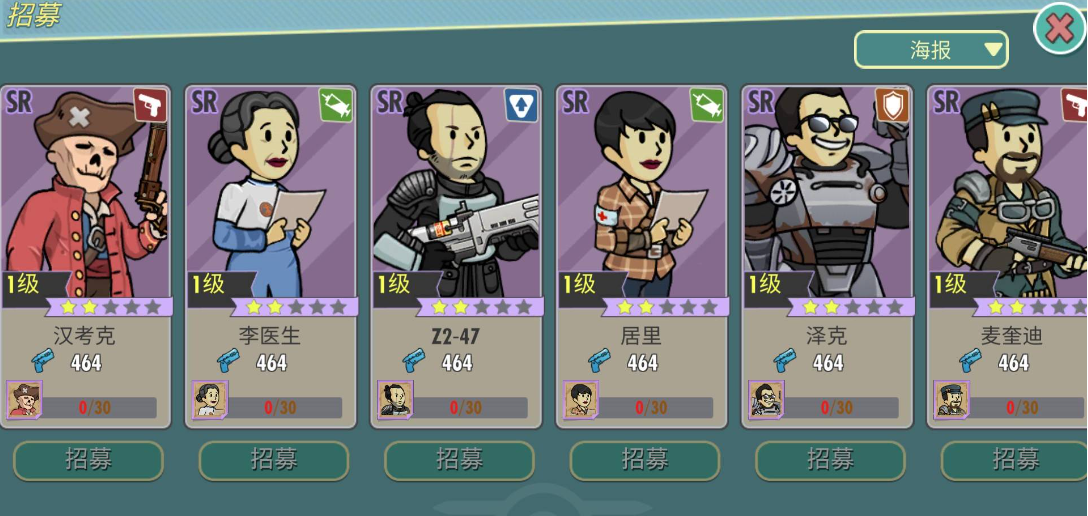Recruit 汉考克 with the 招募 button
Screen dimensions: 1088x516
tap(88, 460)
